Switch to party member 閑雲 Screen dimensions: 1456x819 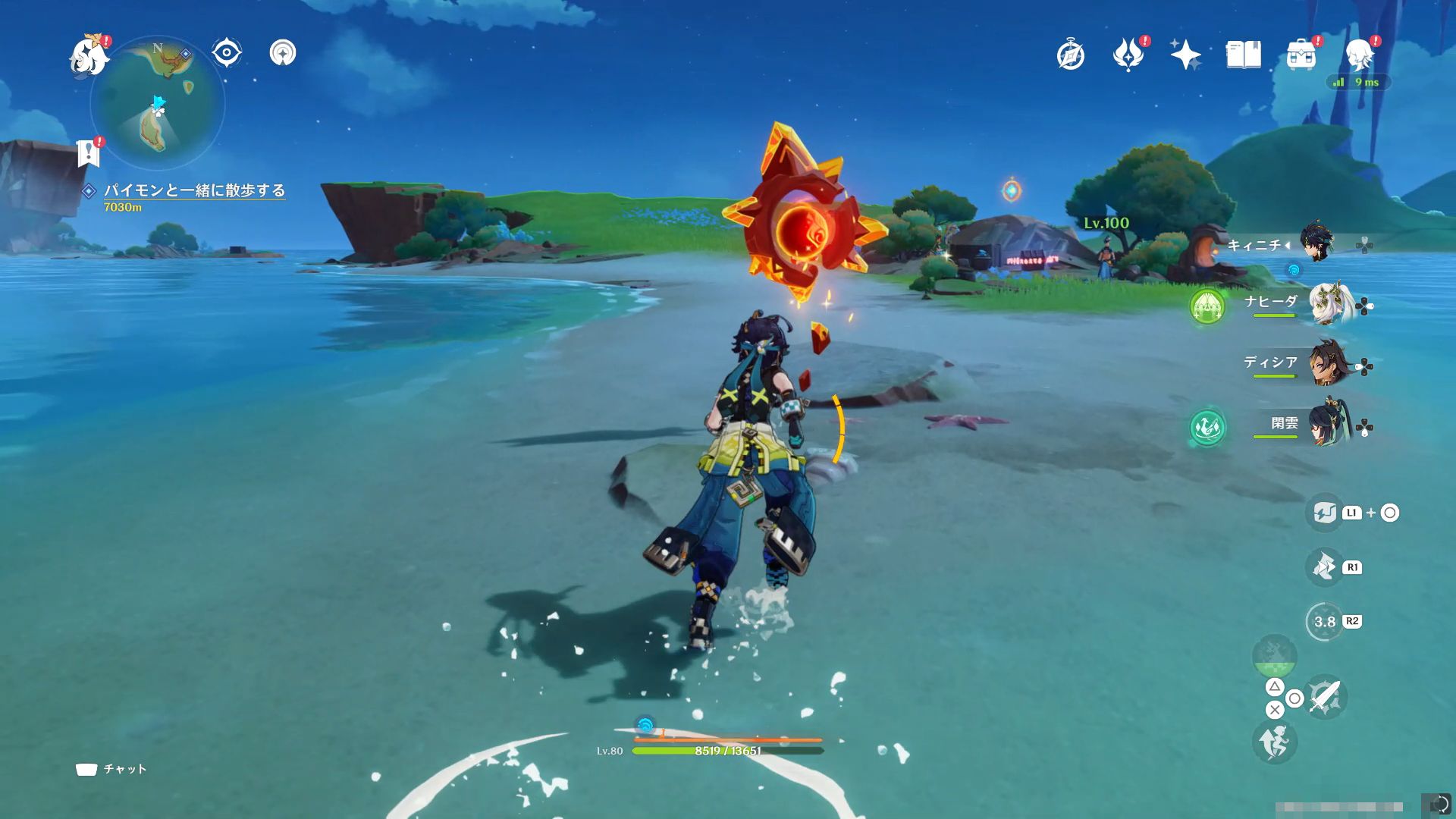(x=1327, y=425)
